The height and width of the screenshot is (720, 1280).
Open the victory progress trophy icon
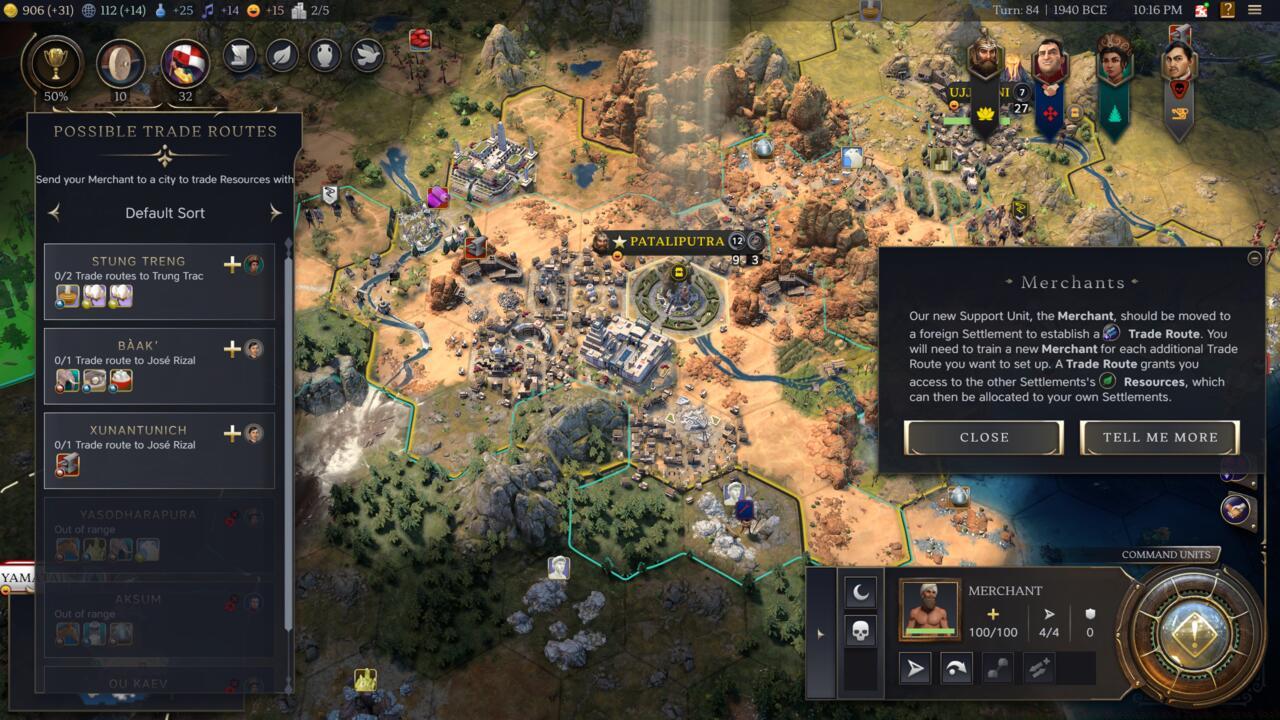[x=56, y=63]
